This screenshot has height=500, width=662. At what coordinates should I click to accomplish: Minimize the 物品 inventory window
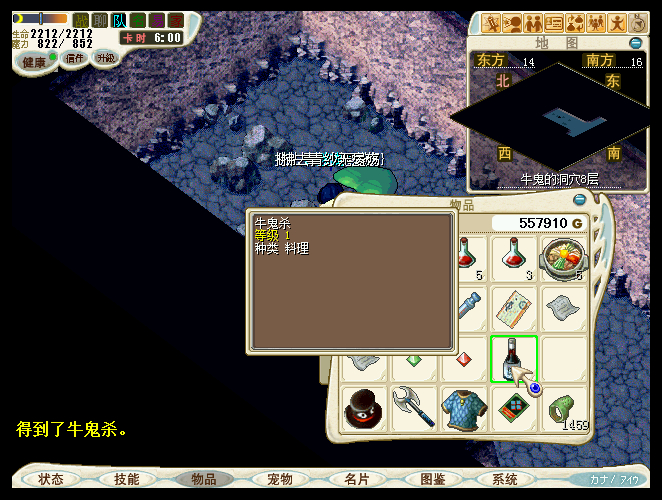(x=579, y=200)
